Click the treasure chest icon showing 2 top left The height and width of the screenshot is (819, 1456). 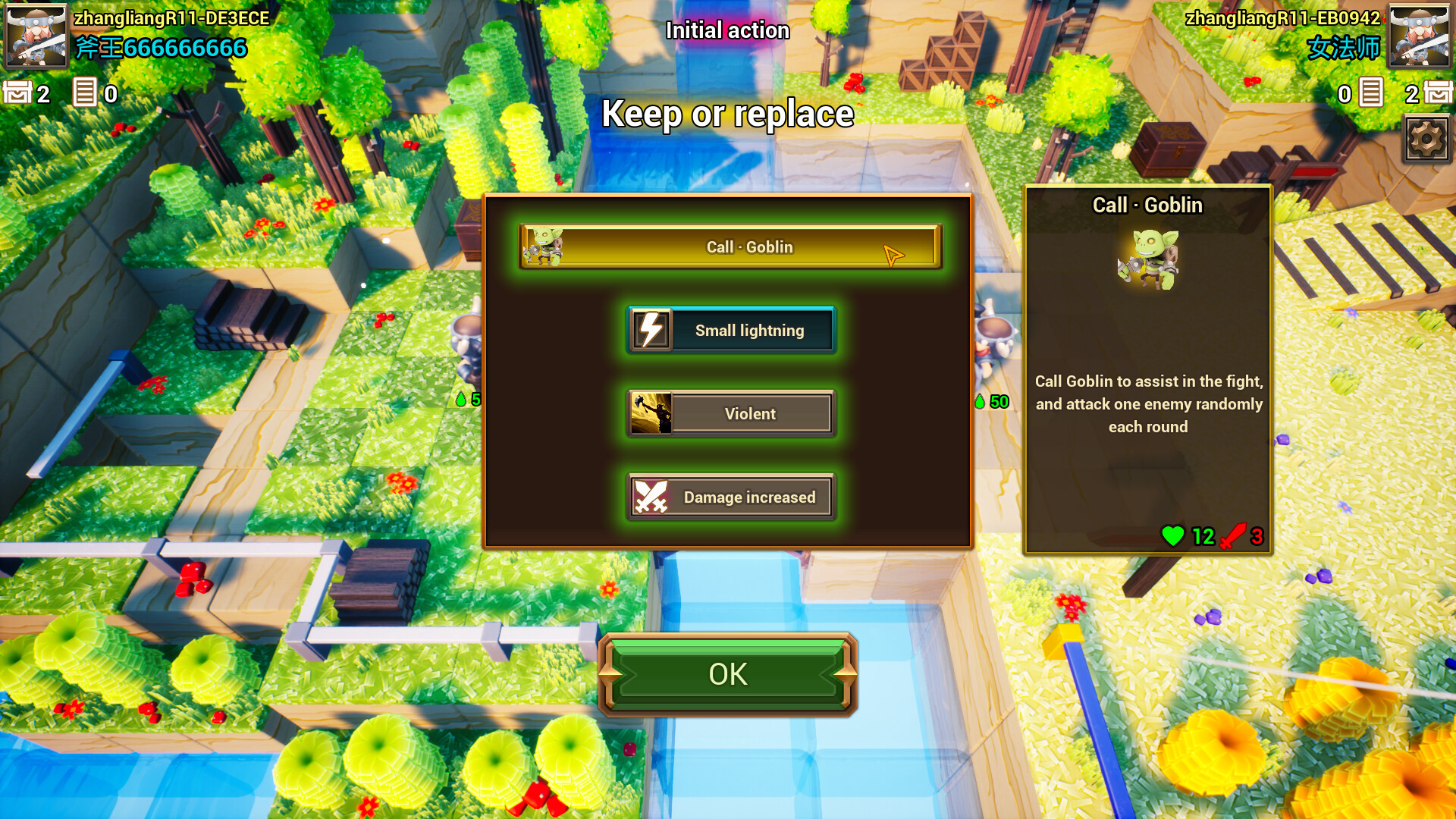[20, 93]
